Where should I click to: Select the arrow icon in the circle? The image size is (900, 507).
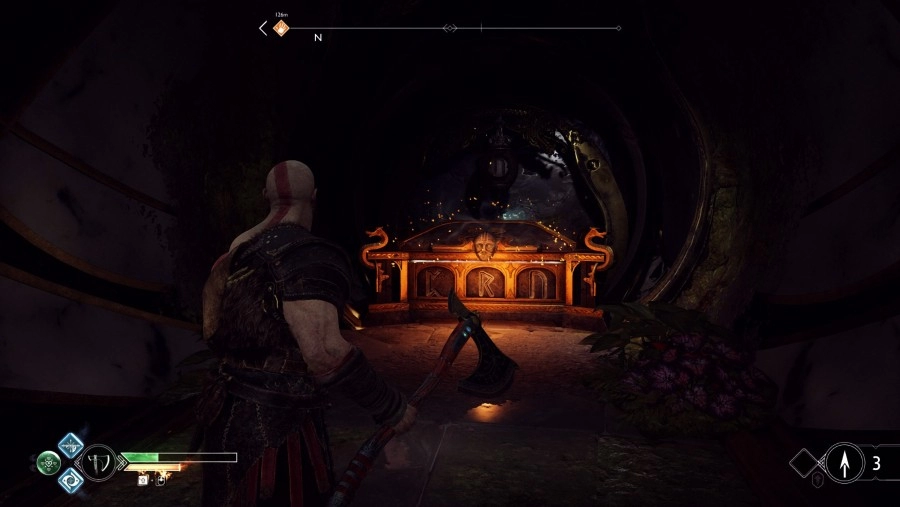click(843, 463)
